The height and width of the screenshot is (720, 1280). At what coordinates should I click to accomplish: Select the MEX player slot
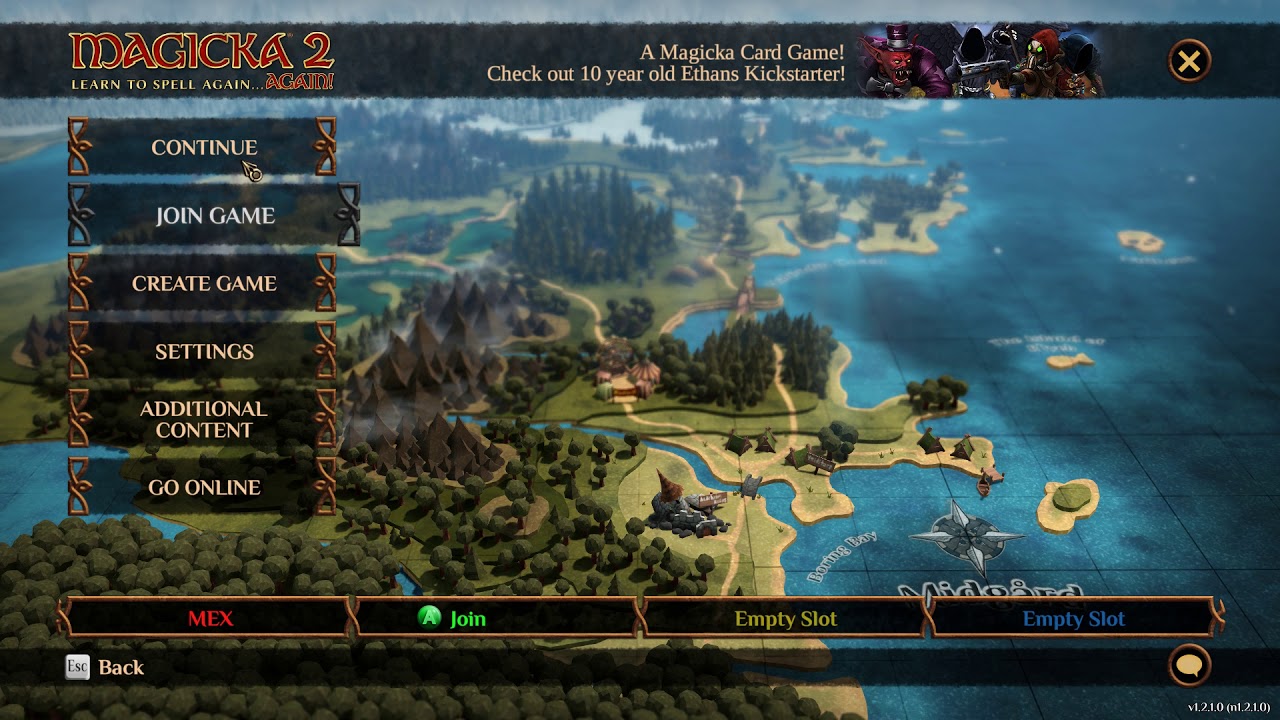click(210, 618)
